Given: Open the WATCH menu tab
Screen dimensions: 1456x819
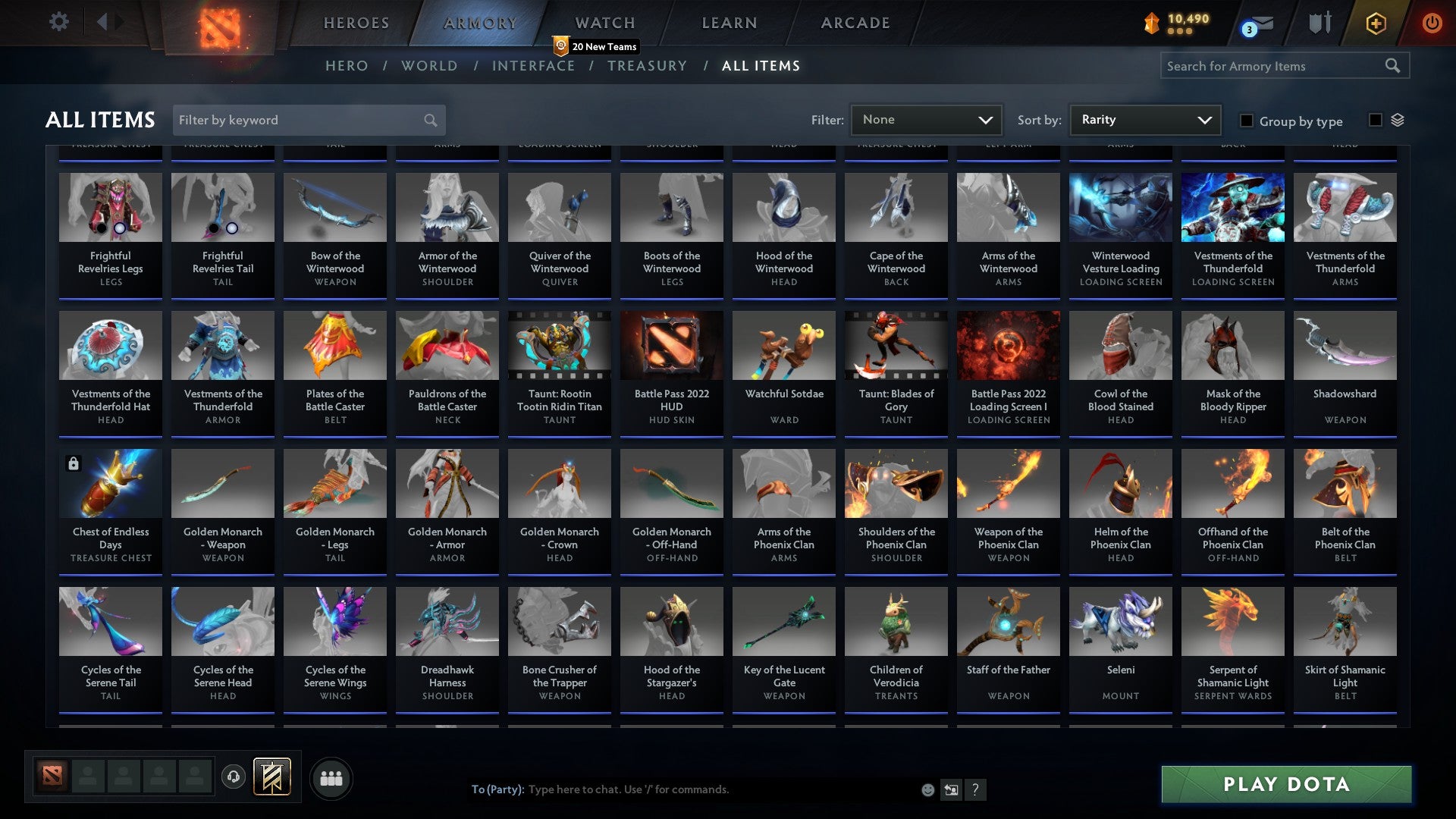Looking at the screenshot, I should point(604,22).
